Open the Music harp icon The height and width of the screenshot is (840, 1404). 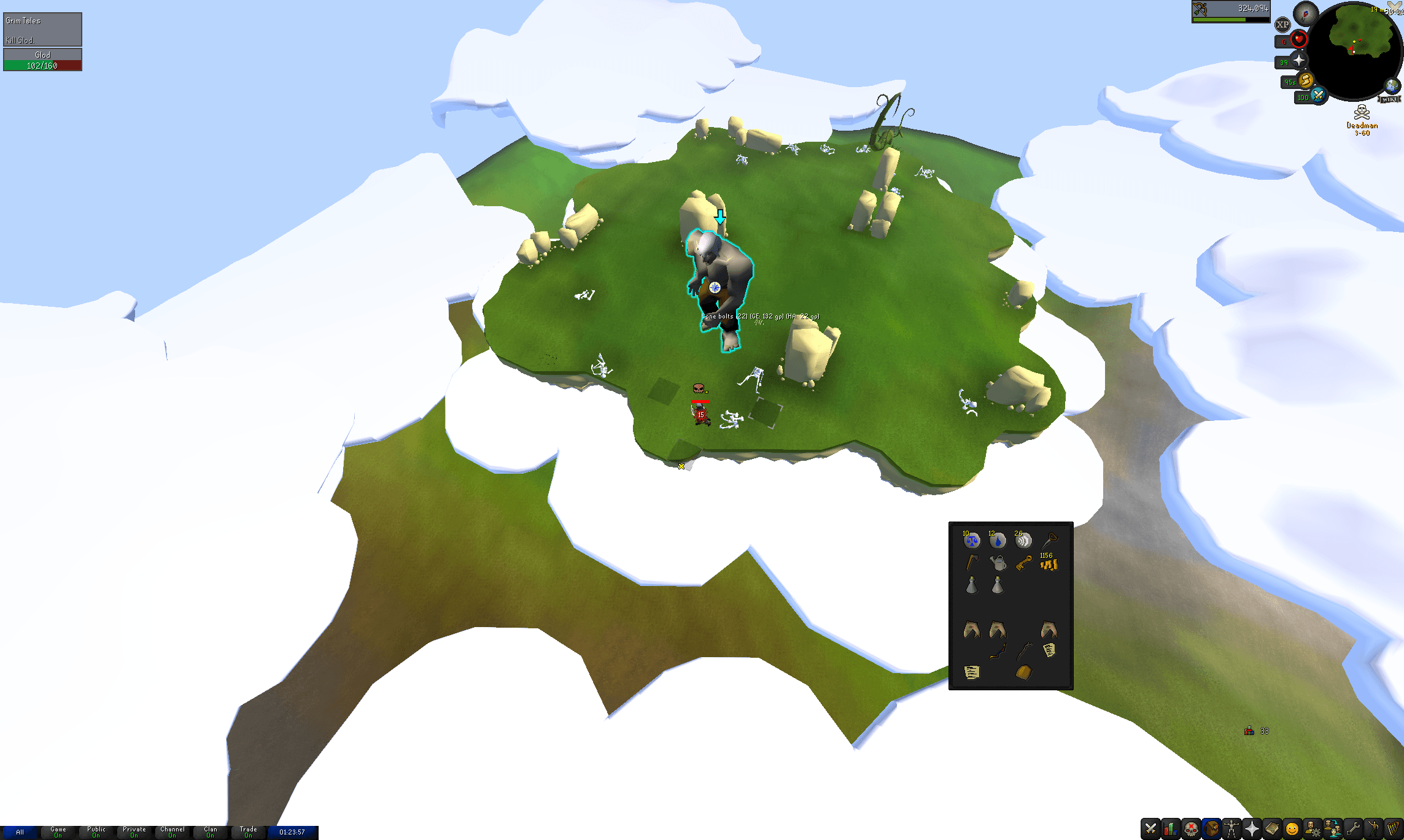[1394, 828]
